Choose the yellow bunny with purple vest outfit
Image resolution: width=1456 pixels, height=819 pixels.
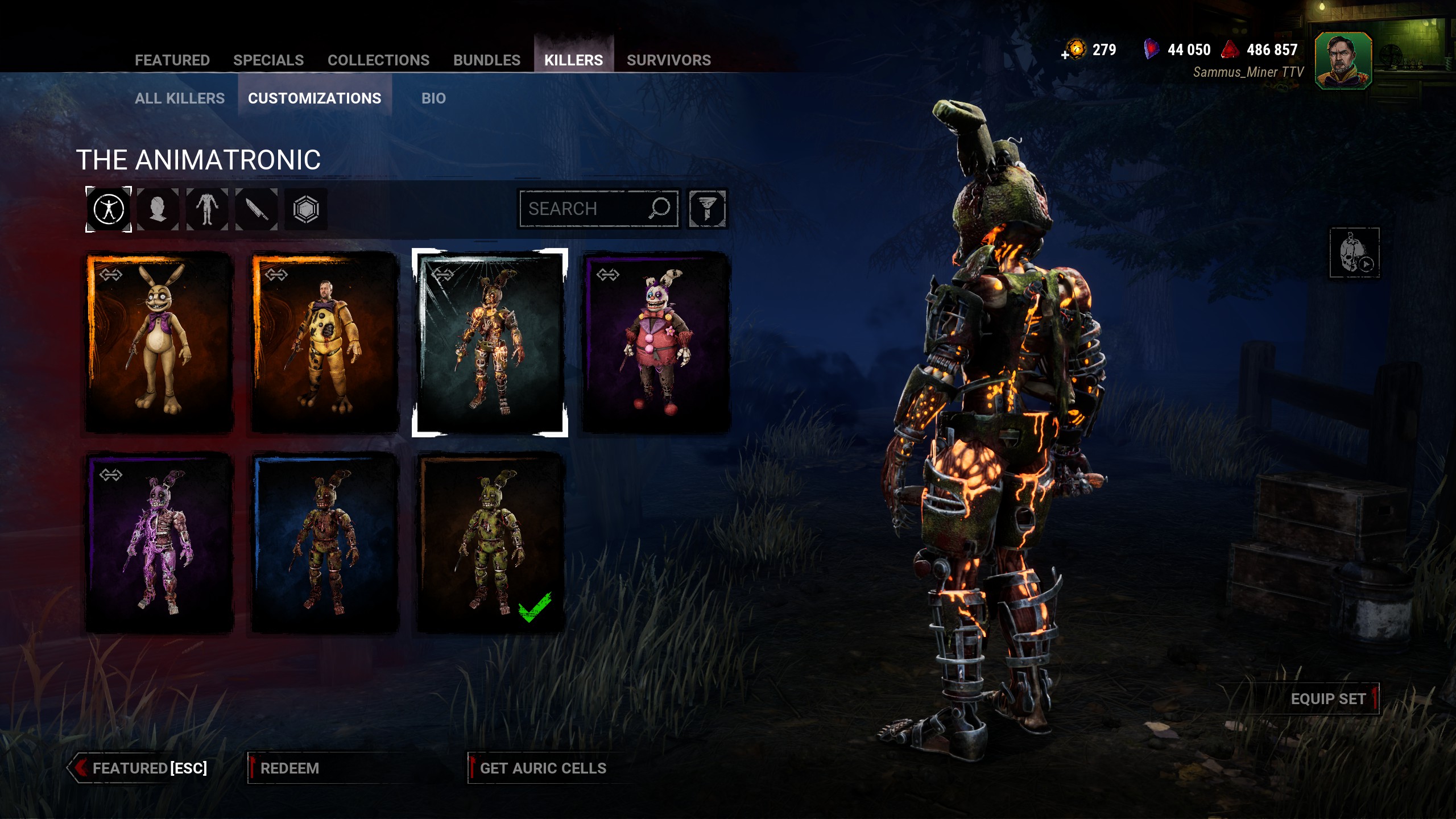(x=159, y=343)
